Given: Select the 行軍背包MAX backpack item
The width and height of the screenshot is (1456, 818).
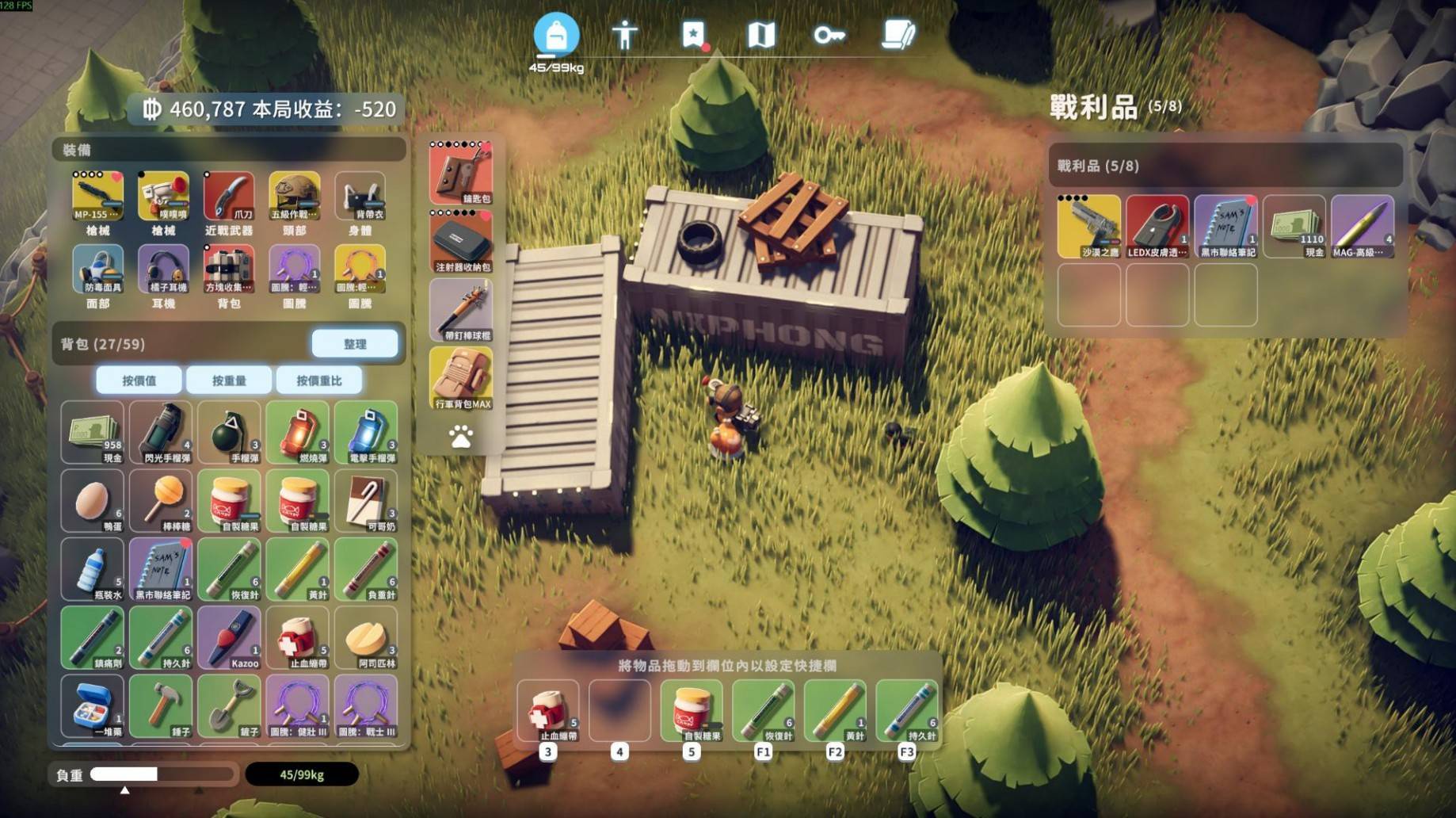Looking at the screenshot, I should point(461,378).
